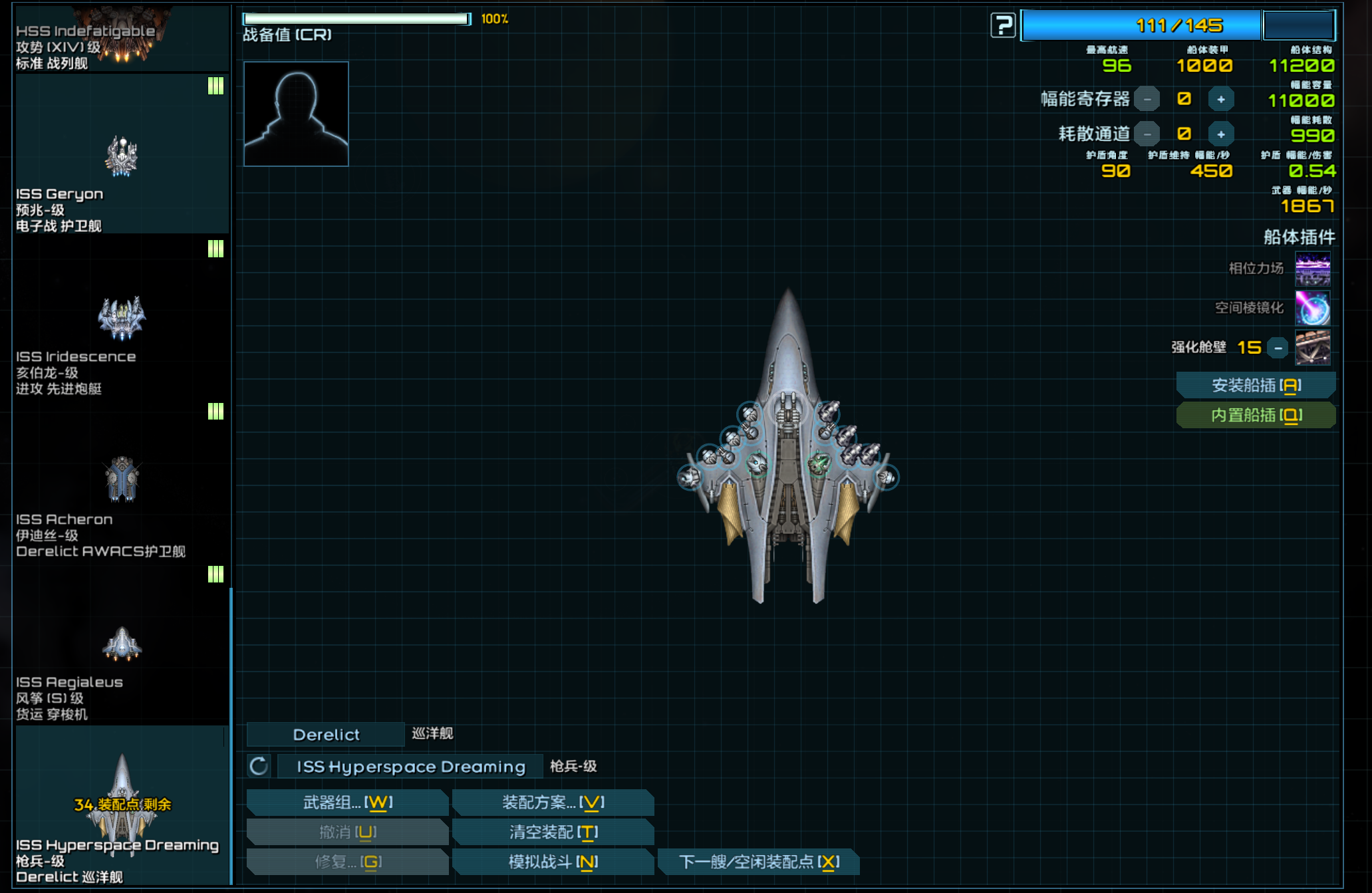Viewport: 1372px width, 893px height.
Task: Open the question mark help button
Action: (1002, 26)
